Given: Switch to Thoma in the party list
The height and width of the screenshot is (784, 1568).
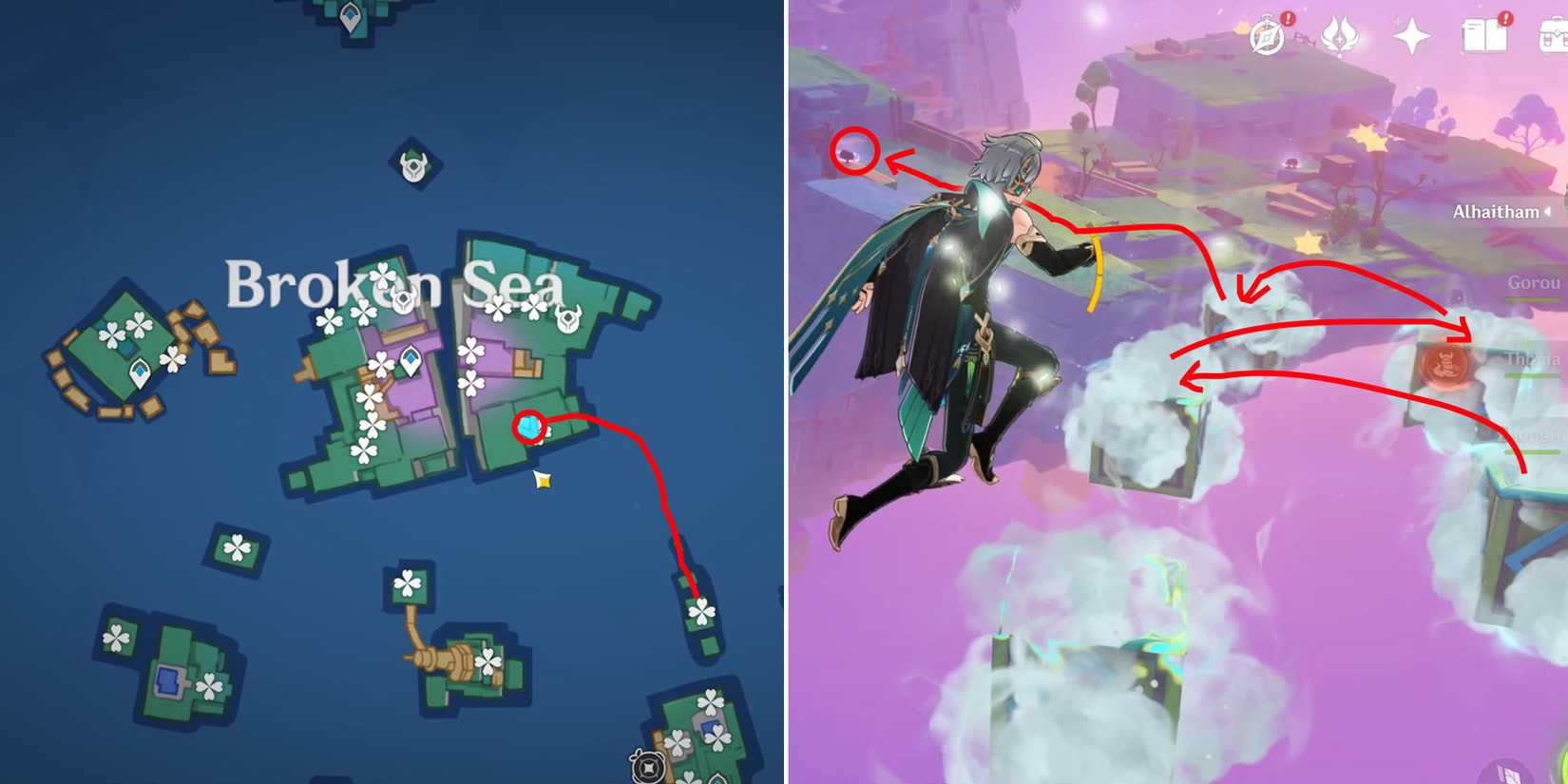Looking at the screenshot, I should 1533,357.
